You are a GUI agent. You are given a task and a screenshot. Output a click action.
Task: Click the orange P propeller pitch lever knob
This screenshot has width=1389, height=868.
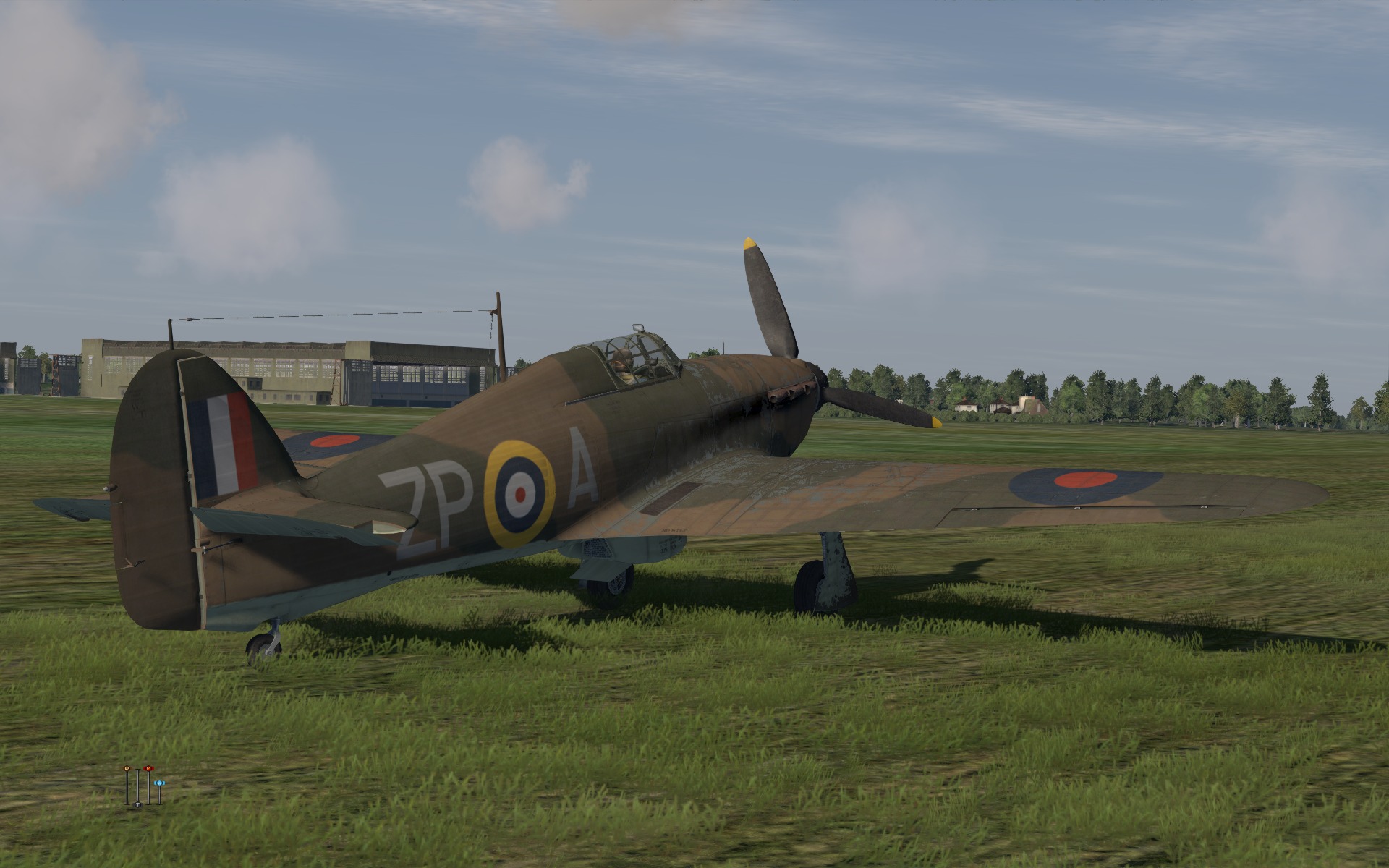coord(127,767)
